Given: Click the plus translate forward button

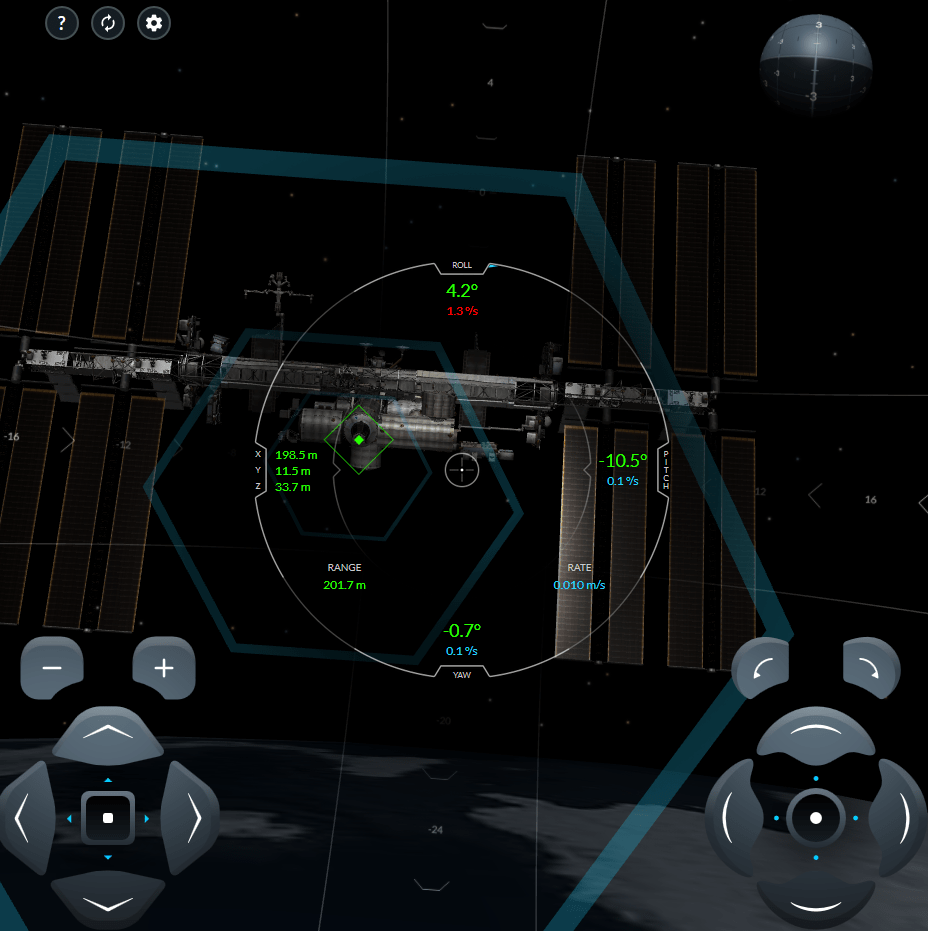Looking at the screenshot, I should pos(163,668).
